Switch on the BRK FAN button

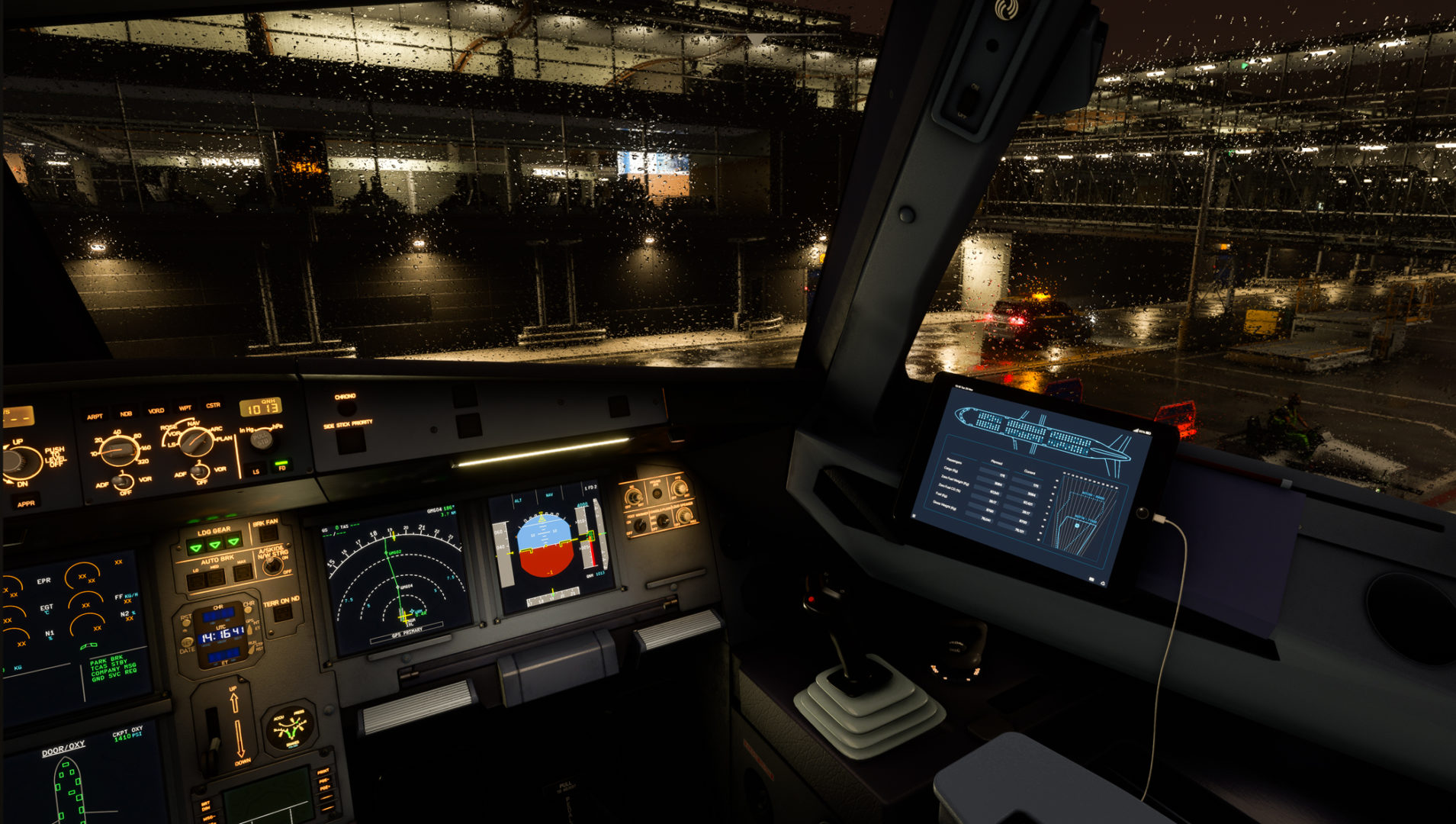[x=268, y=533]
